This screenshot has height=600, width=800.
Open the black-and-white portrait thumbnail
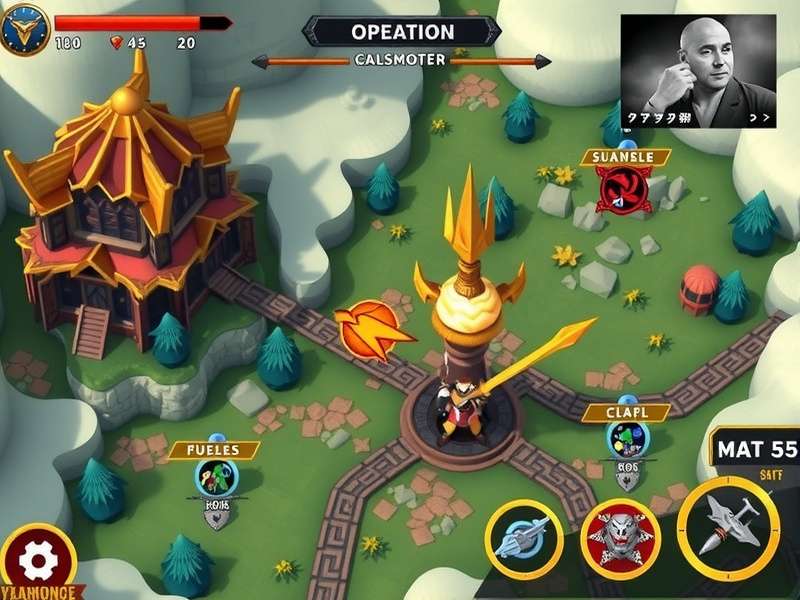click(x=697, y=70)
